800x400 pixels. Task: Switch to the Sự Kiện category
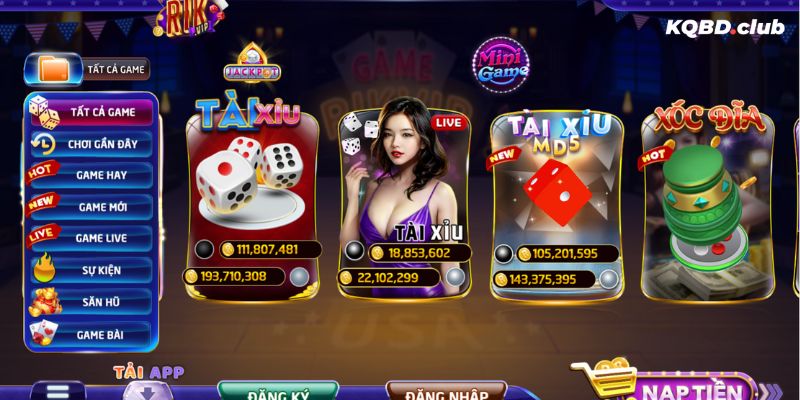(92, 269)
